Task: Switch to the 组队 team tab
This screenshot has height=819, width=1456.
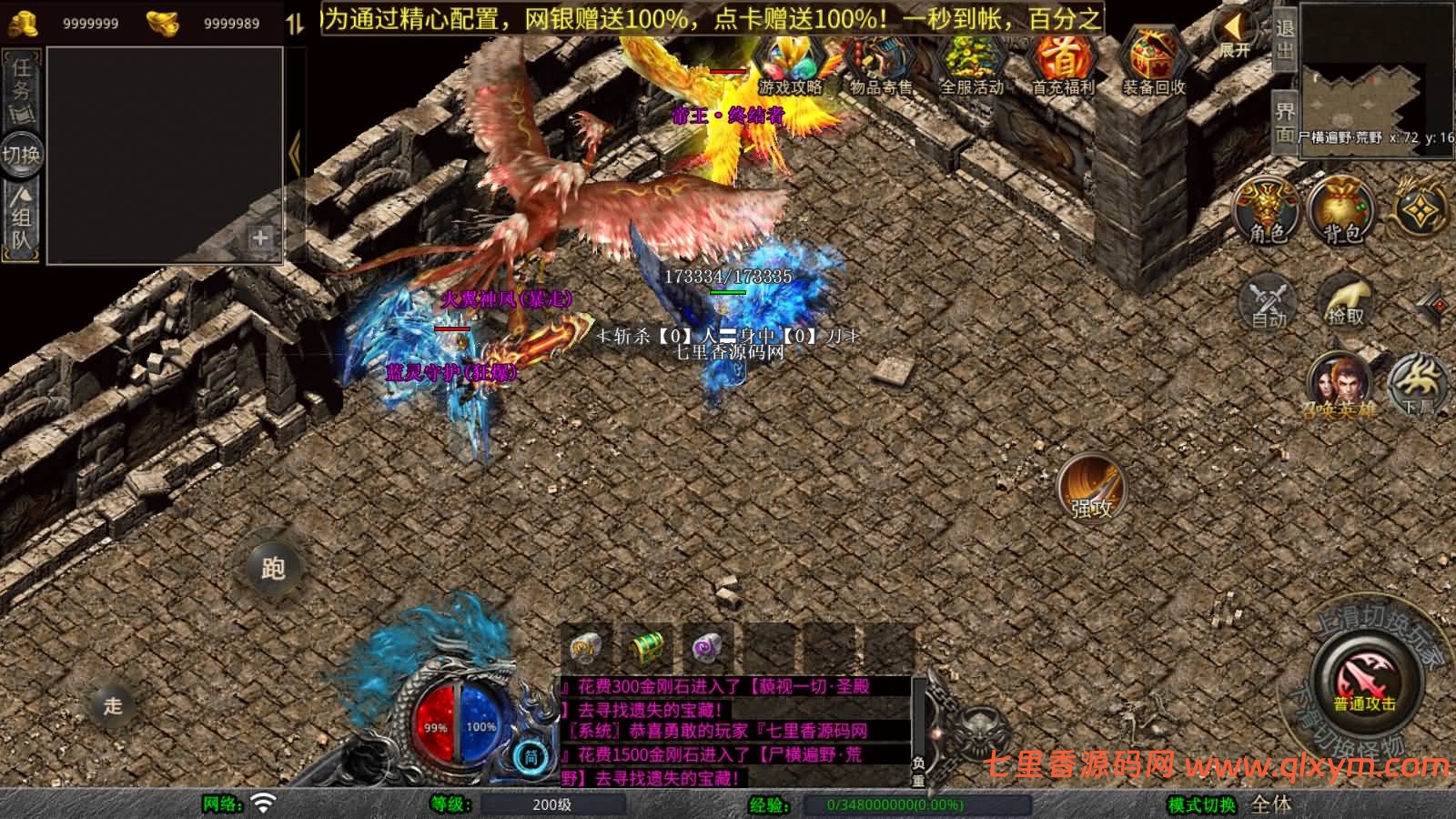Action: click(x=21, y=217)
